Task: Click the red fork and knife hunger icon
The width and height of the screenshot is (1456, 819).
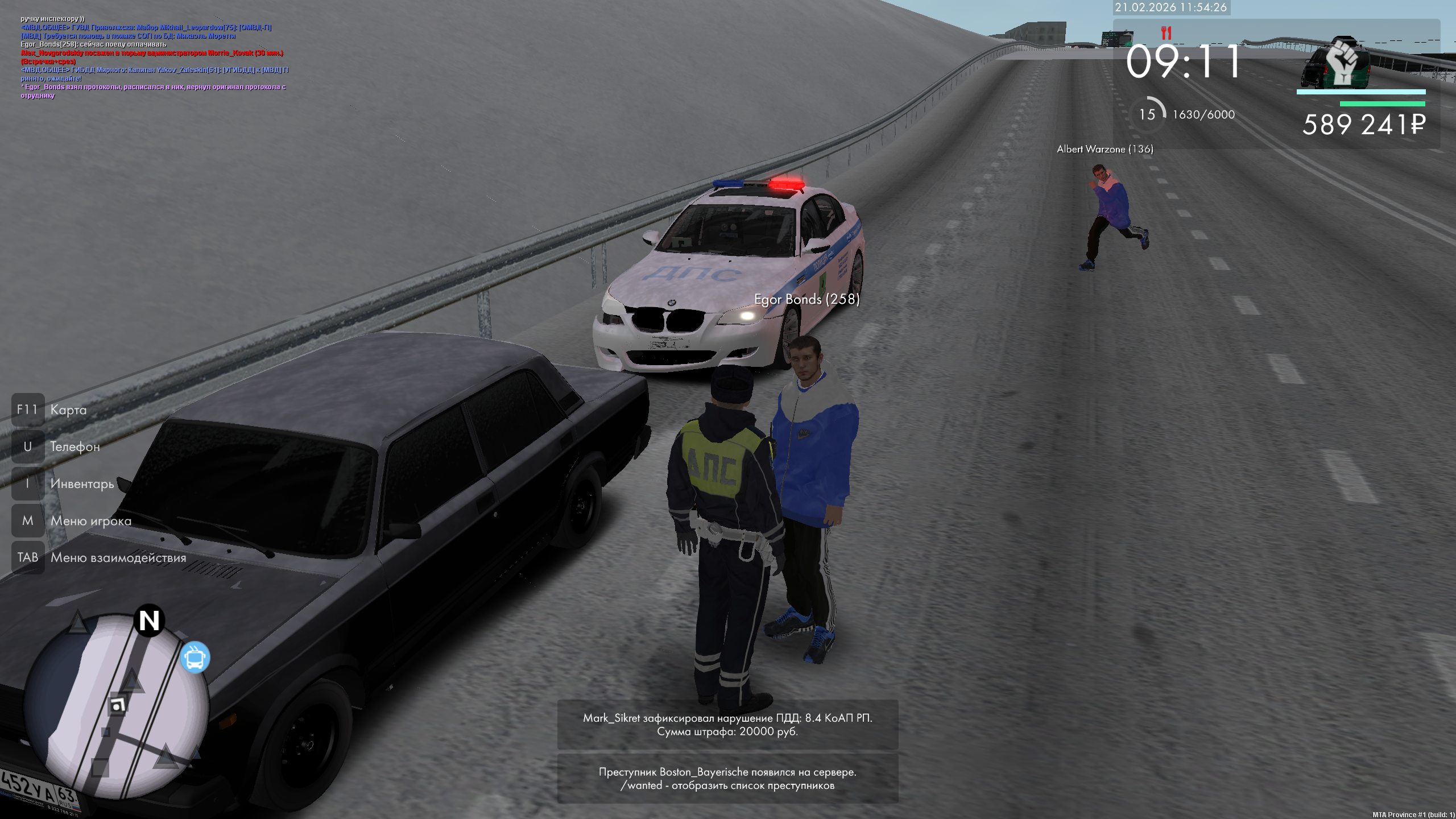Action: (1166, 33)
